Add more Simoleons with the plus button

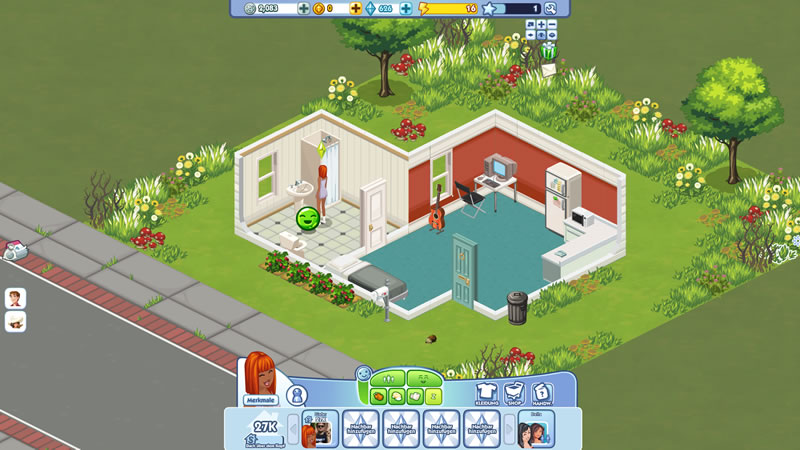[x=304, y=8]
